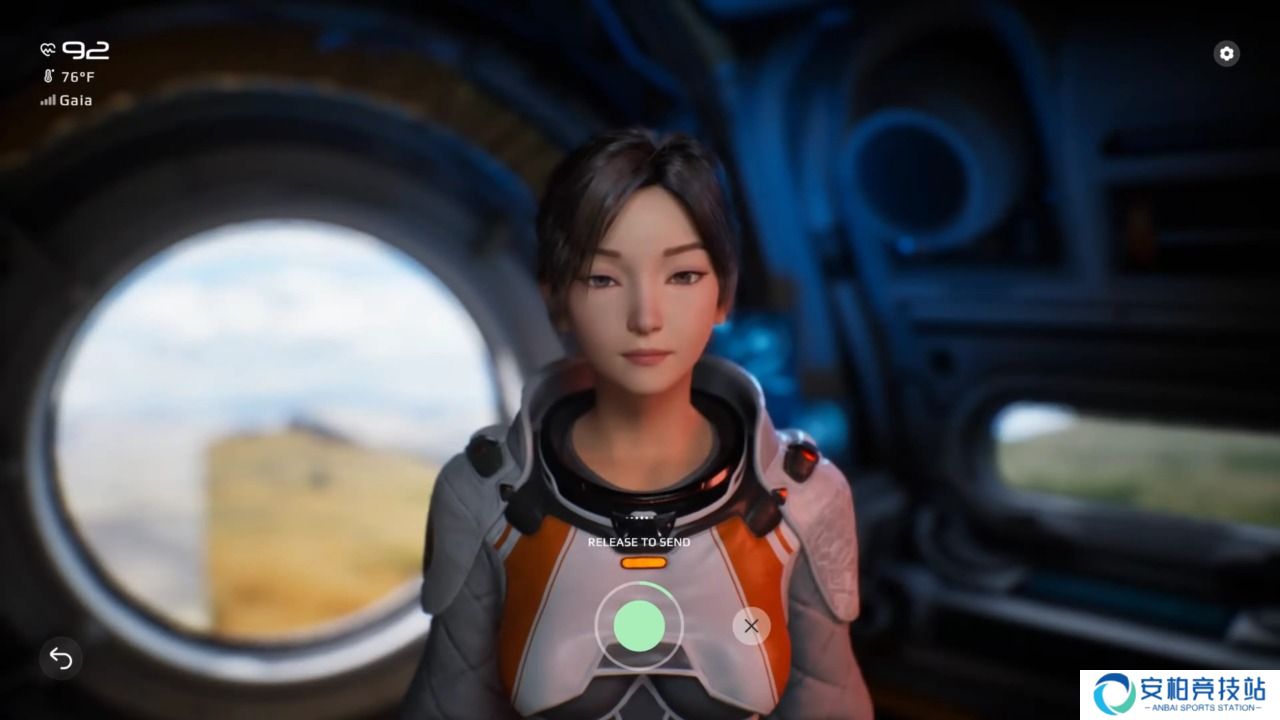This screenshot has height=720, width=1280.
Task: Release the green voice record button
Action: click(641, 626)
